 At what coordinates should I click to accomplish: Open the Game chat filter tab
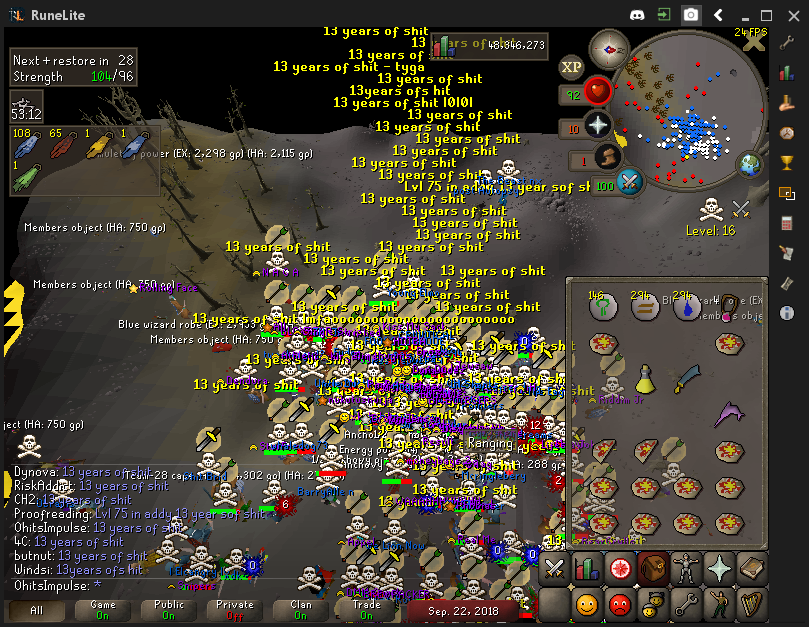pyautogui.click(x=103, y=609)
